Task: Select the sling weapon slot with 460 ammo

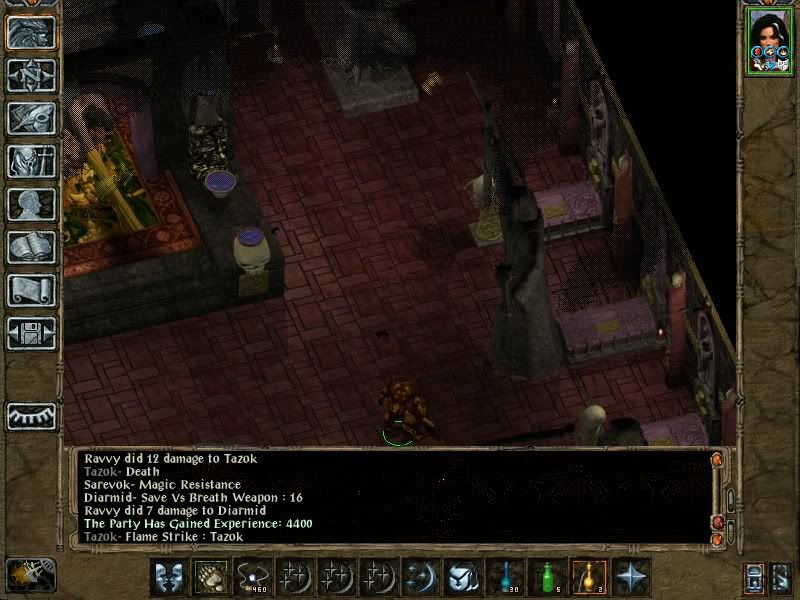Action: [x=252, y=577]
